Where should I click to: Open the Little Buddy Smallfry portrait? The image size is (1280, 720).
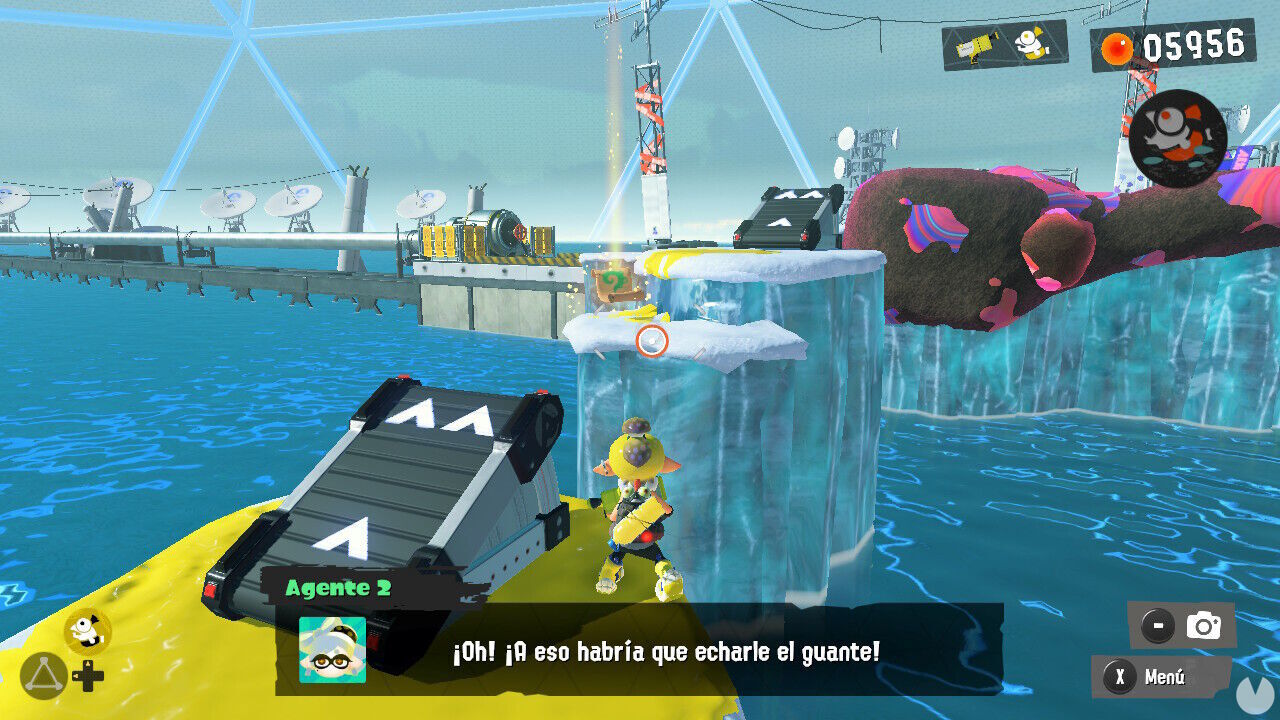tap(1180, 136)
